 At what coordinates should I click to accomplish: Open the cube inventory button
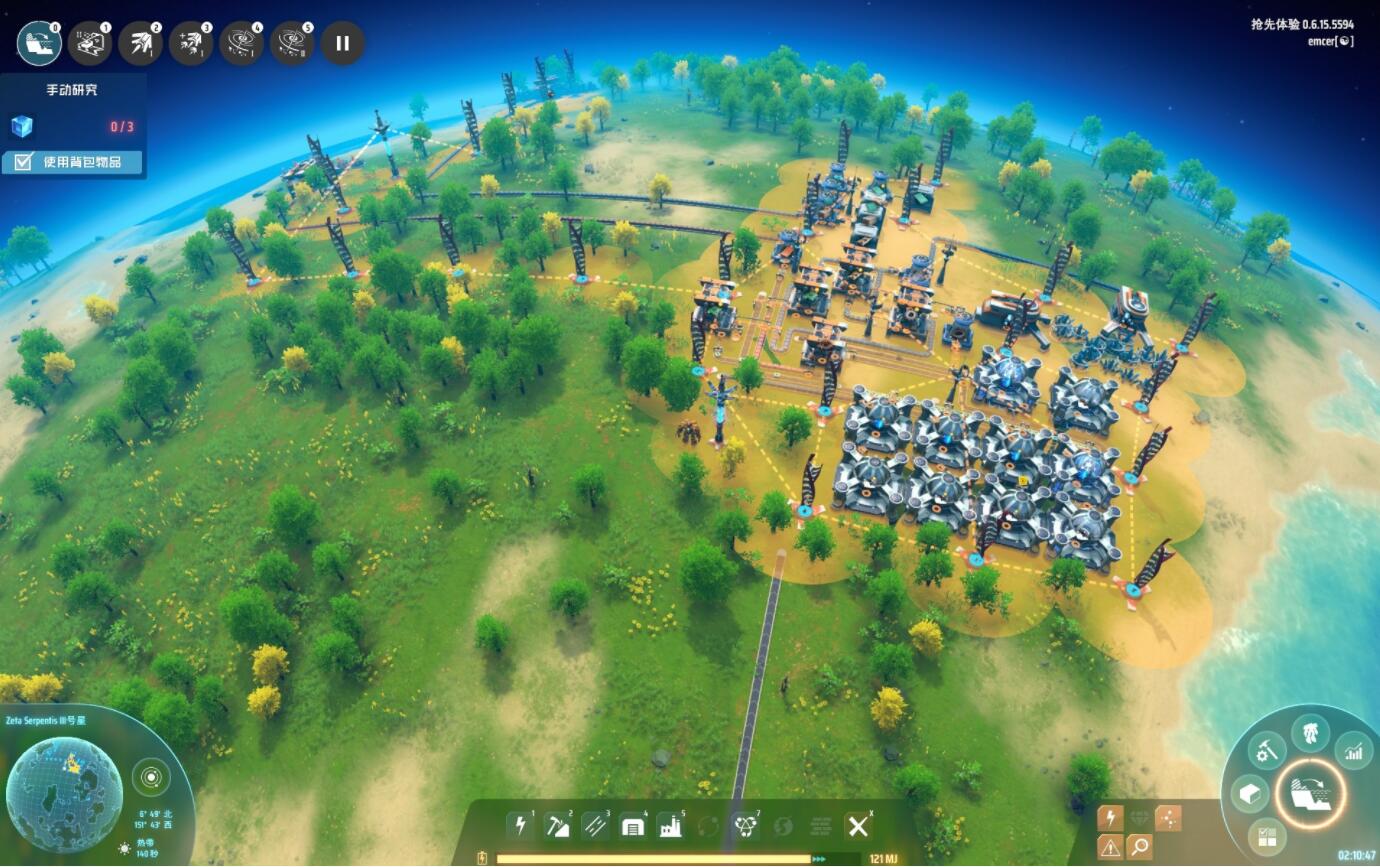coord(1250,794)
